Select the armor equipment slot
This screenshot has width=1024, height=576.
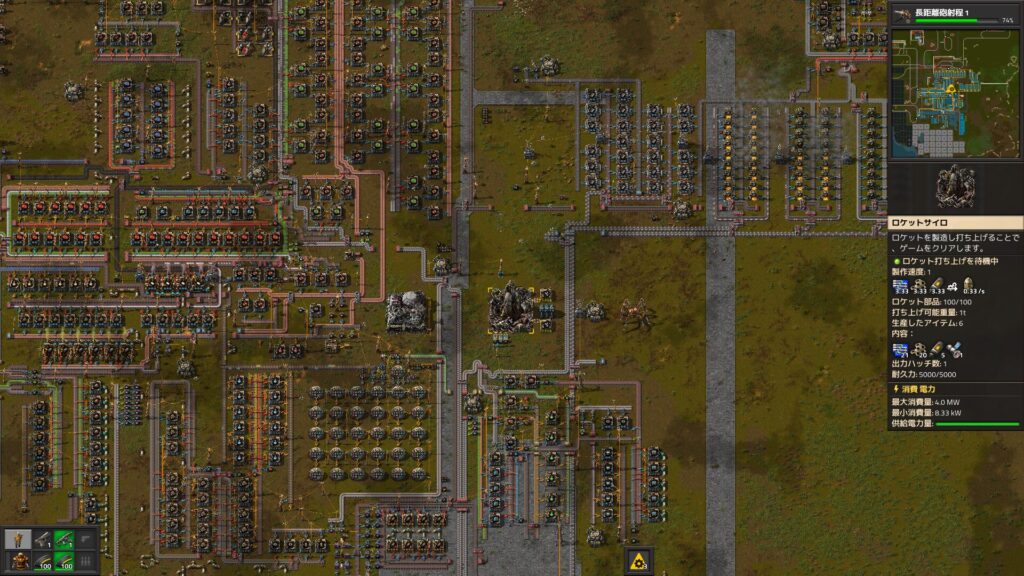tap(19, 562)
